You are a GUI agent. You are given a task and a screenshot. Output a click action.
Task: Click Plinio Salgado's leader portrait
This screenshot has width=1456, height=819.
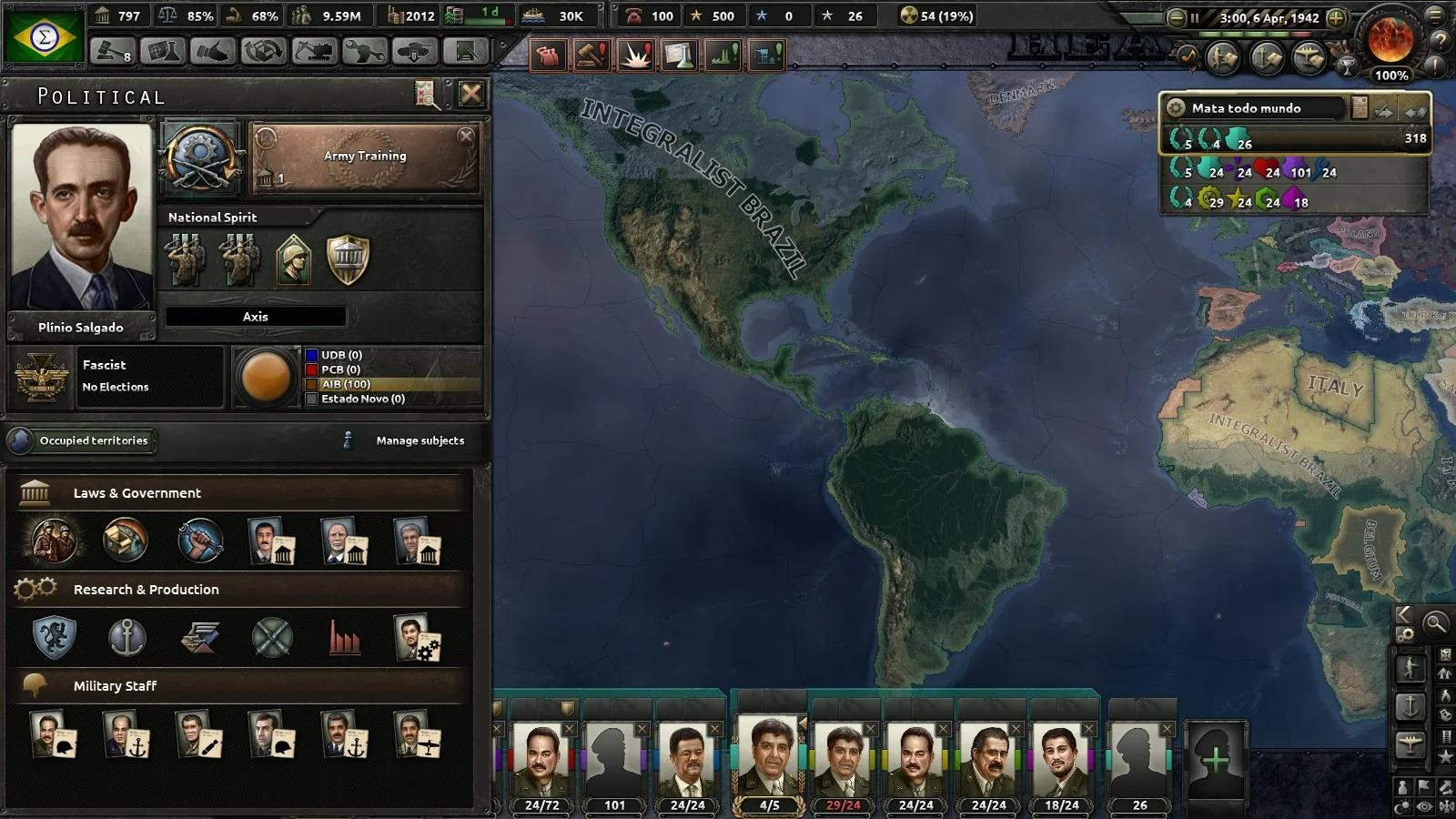81,218
